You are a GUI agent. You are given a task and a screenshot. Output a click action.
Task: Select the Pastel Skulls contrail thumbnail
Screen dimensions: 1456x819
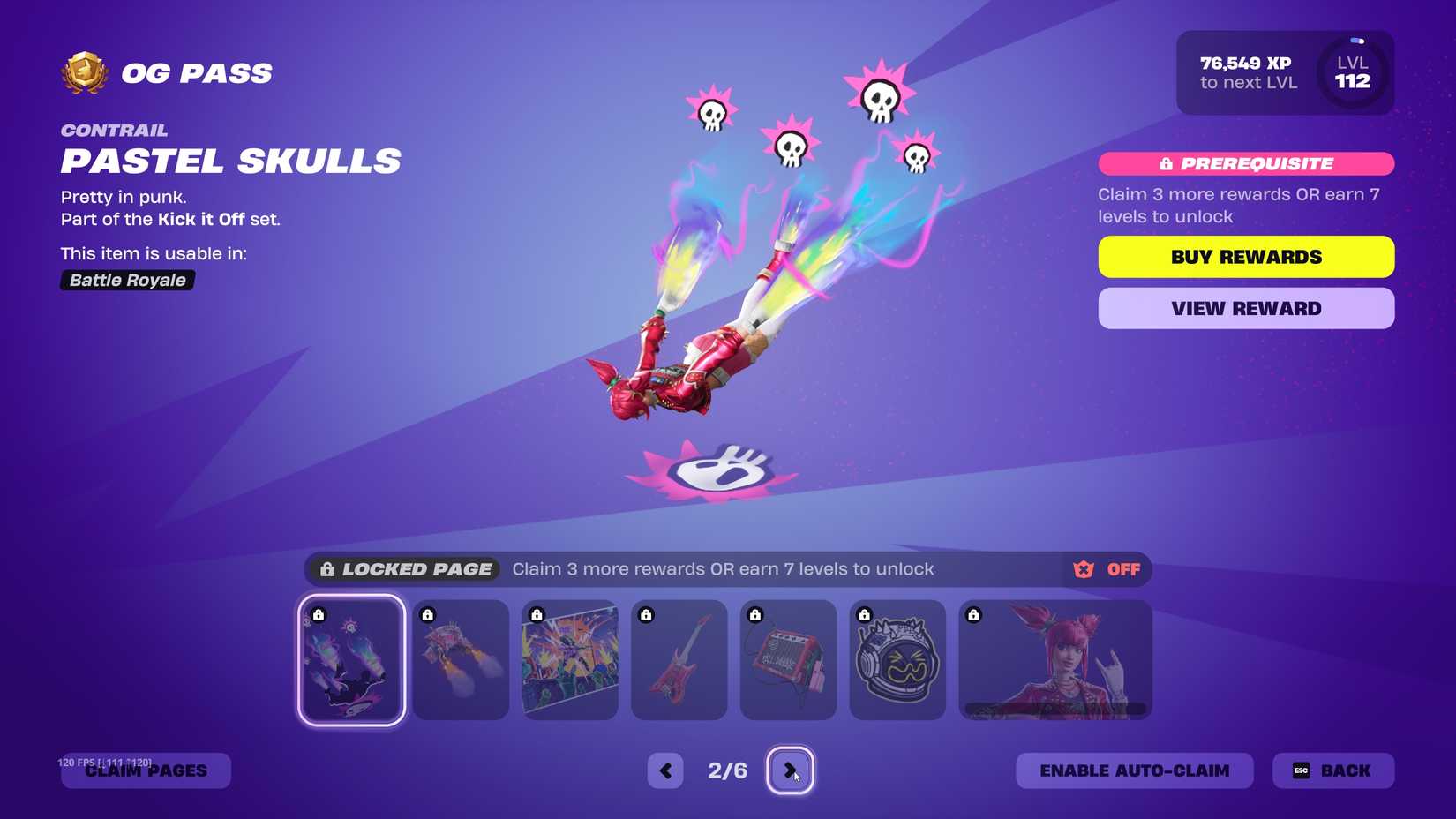pyautogui.click(x=351, y=659)
